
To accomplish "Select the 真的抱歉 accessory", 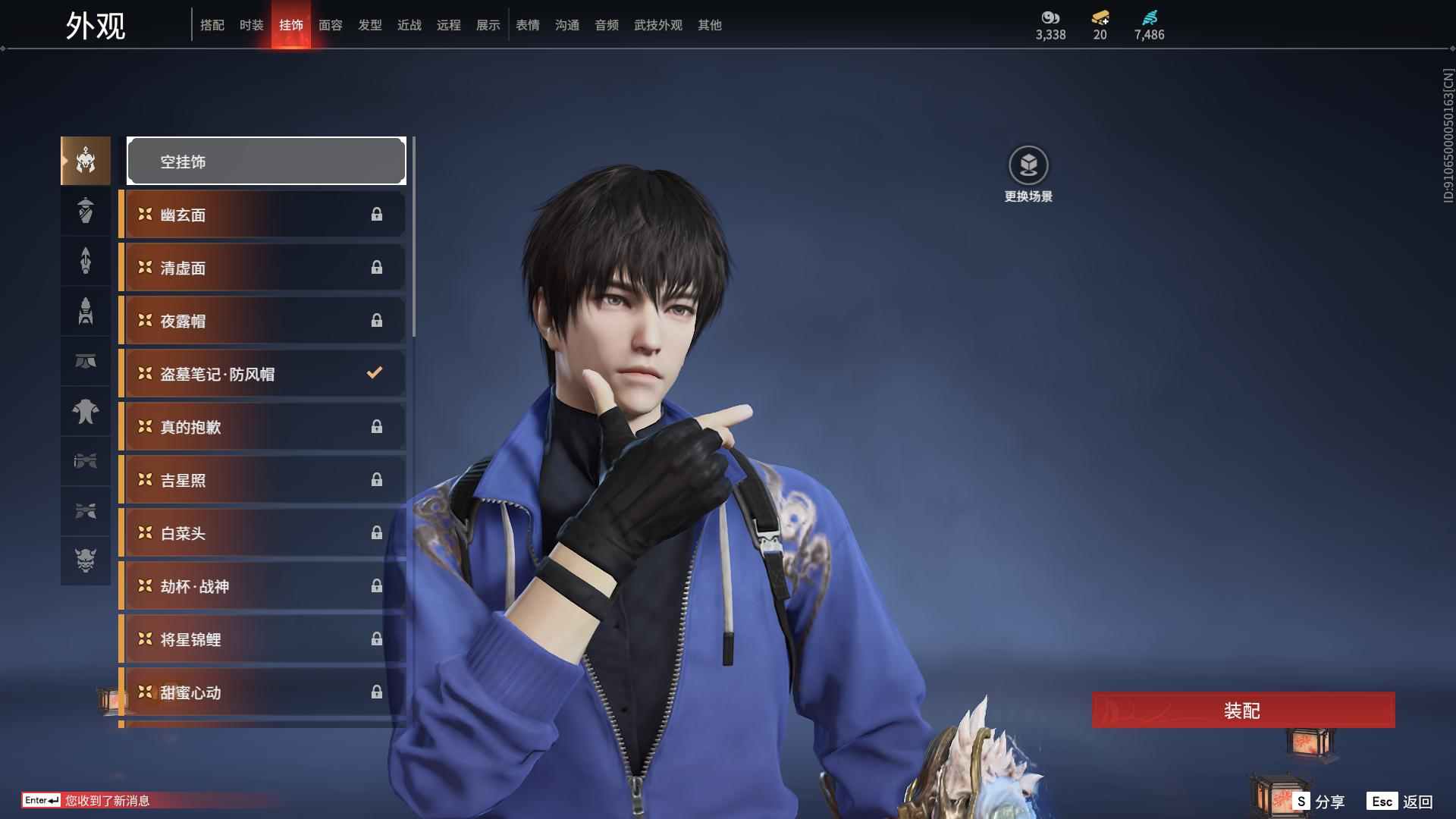I will pyautogui.click(x=262, y=427).
